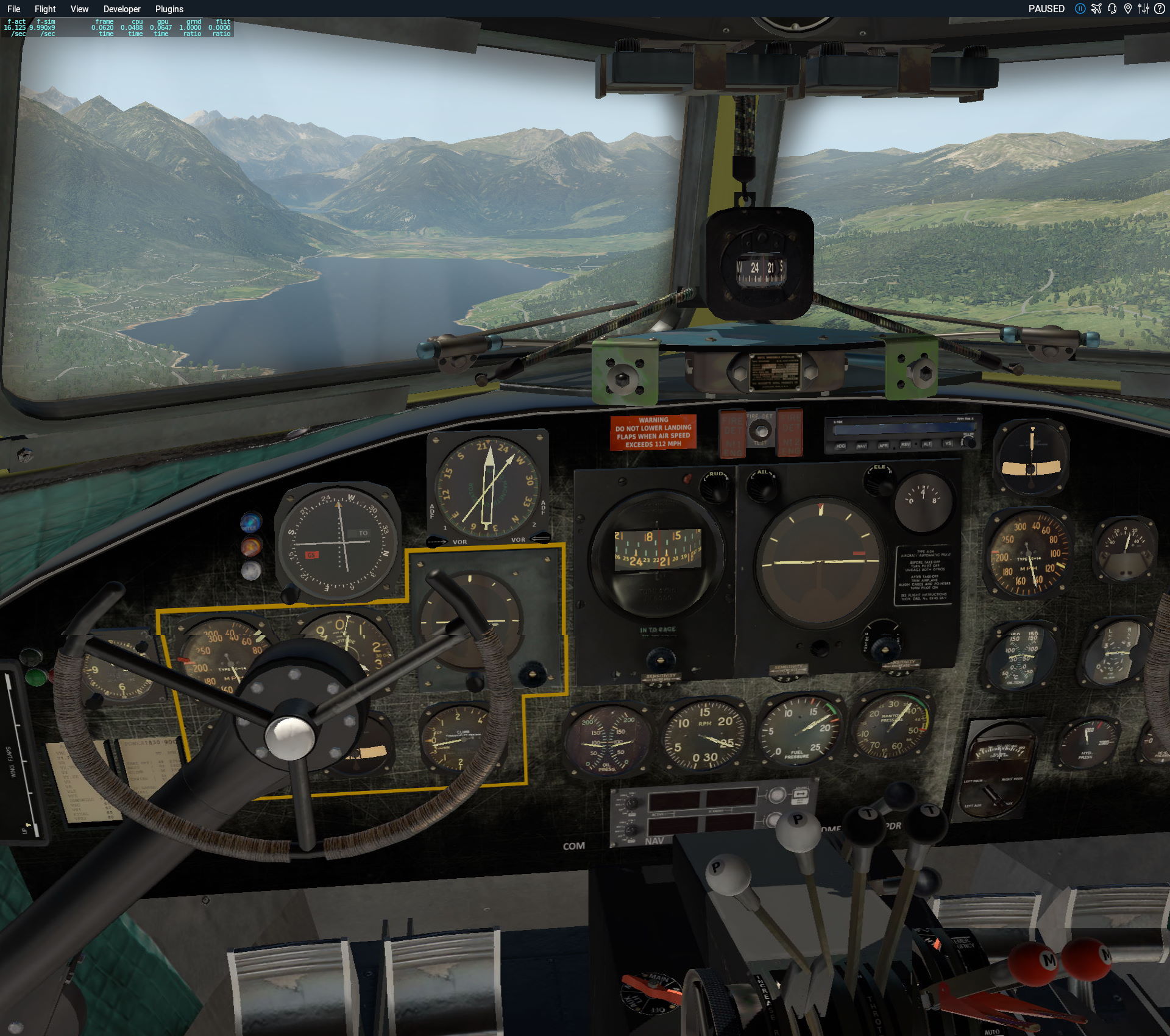
Task: Show the map using the pin icon
Action: [x=1128, y=9]
